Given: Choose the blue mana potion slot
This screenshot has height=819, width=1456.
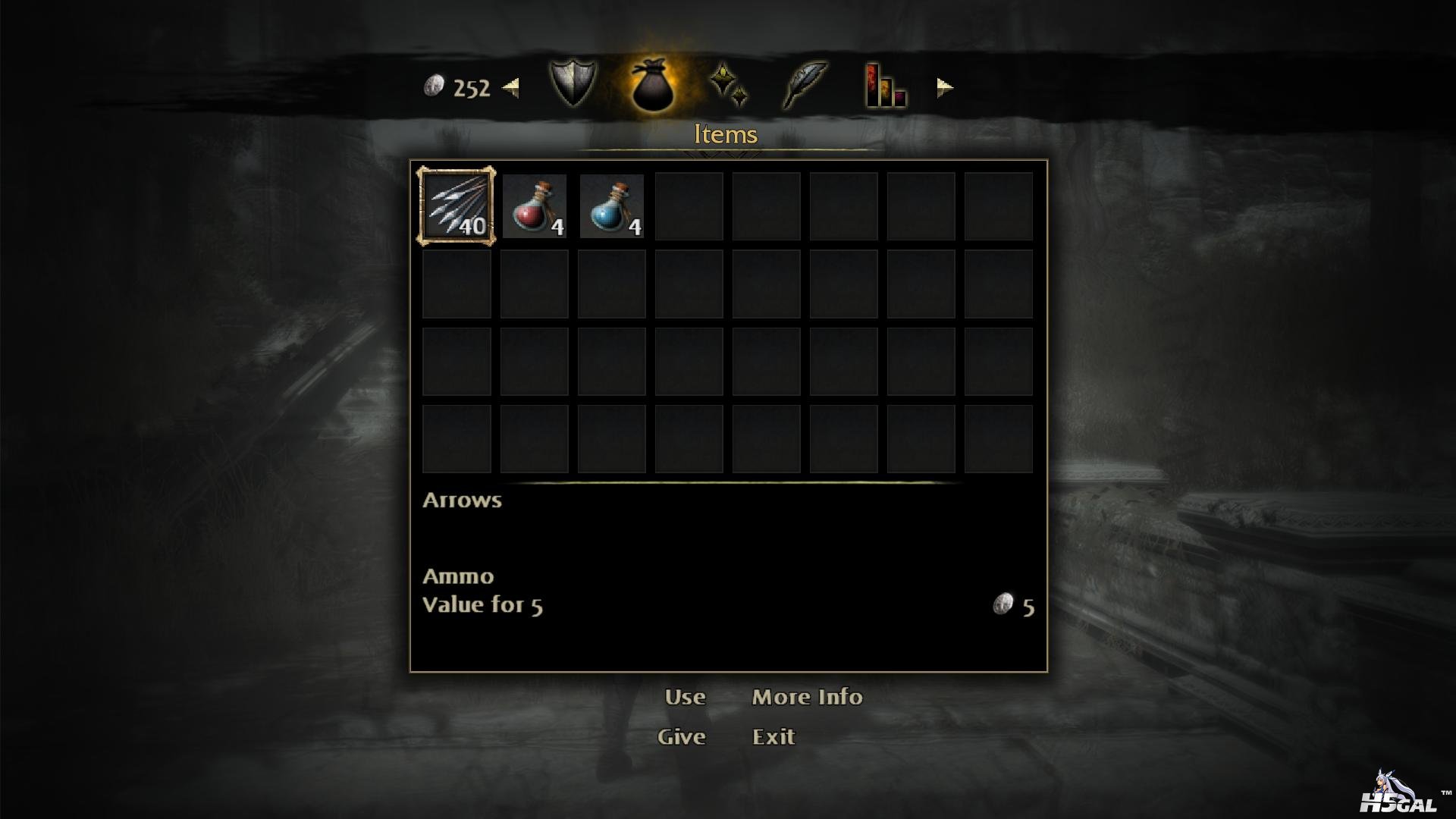Looking at the screenshot, I should click(x=611, y=206).
